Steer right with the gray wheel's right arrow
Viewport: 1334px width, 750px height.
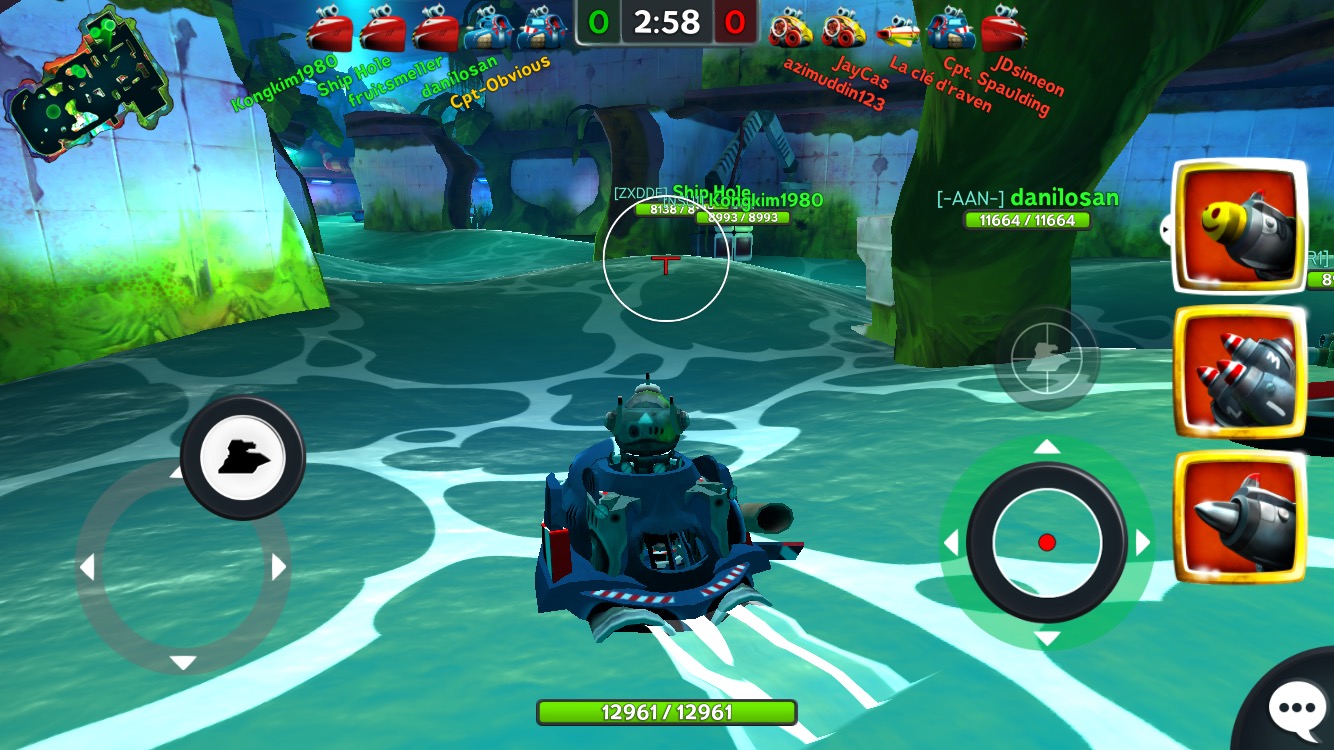pyautogui.click(x=279, y=567)
